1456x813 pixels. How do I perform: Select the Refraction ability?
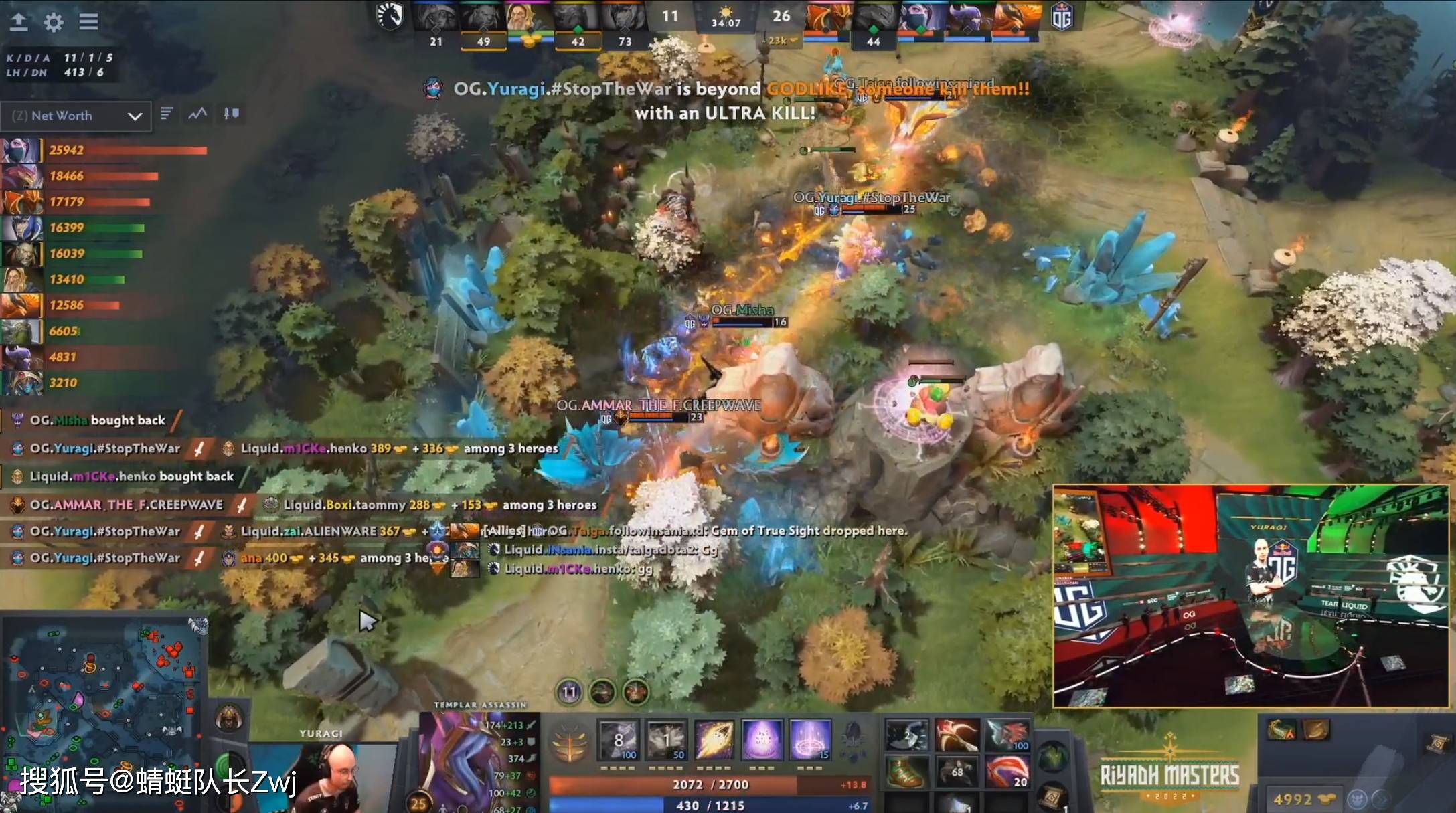click(618, 739)
